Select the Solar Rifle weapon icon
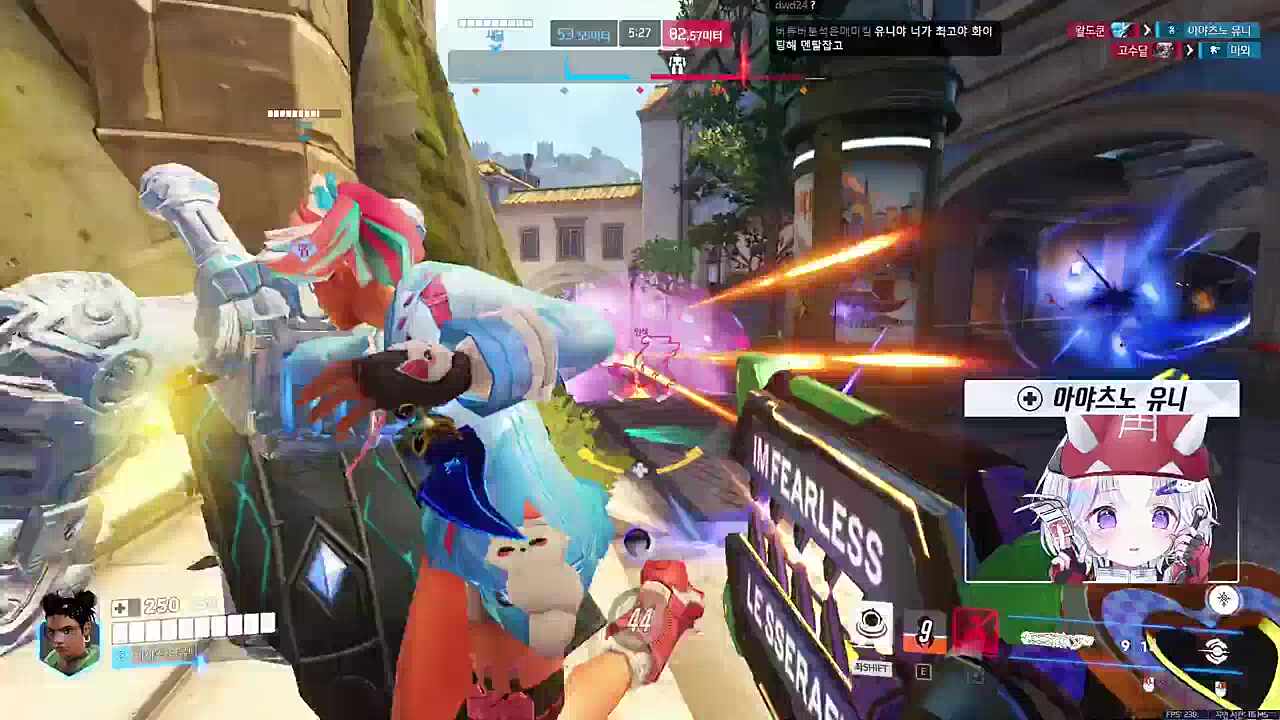The image size is (1280, 720). click(x=1216, y=652)
